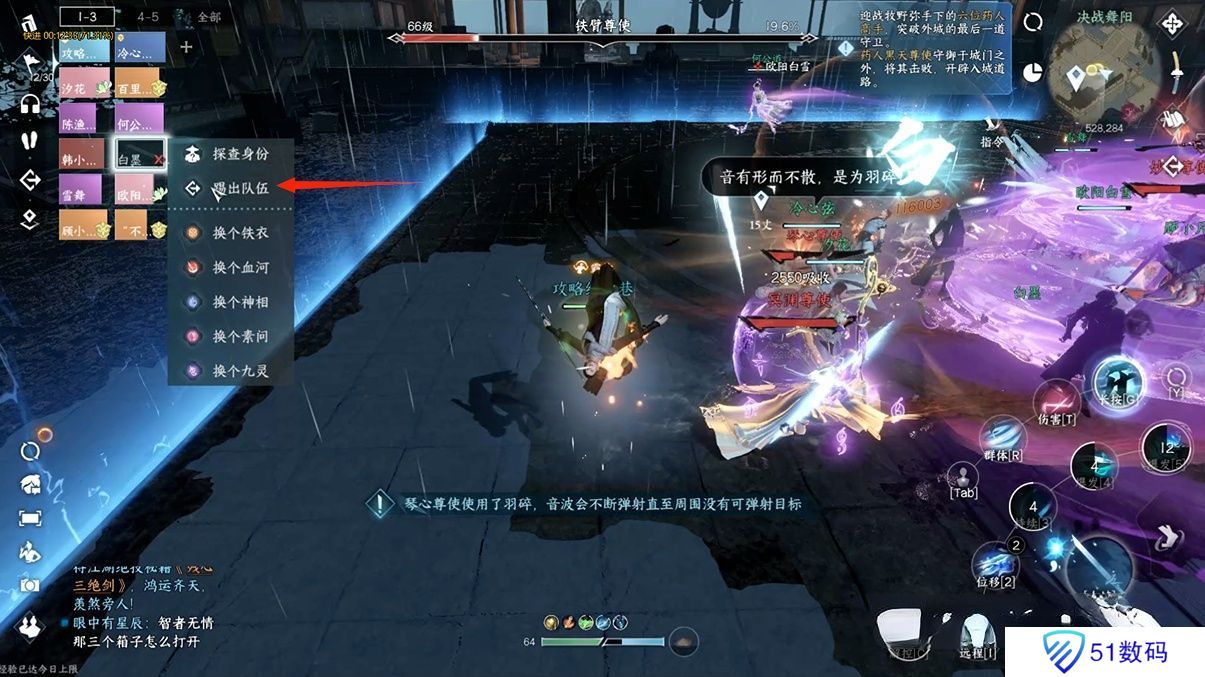Open the camera screenshot icon
The image size is (1205, 677).
(x=30, y=585)
